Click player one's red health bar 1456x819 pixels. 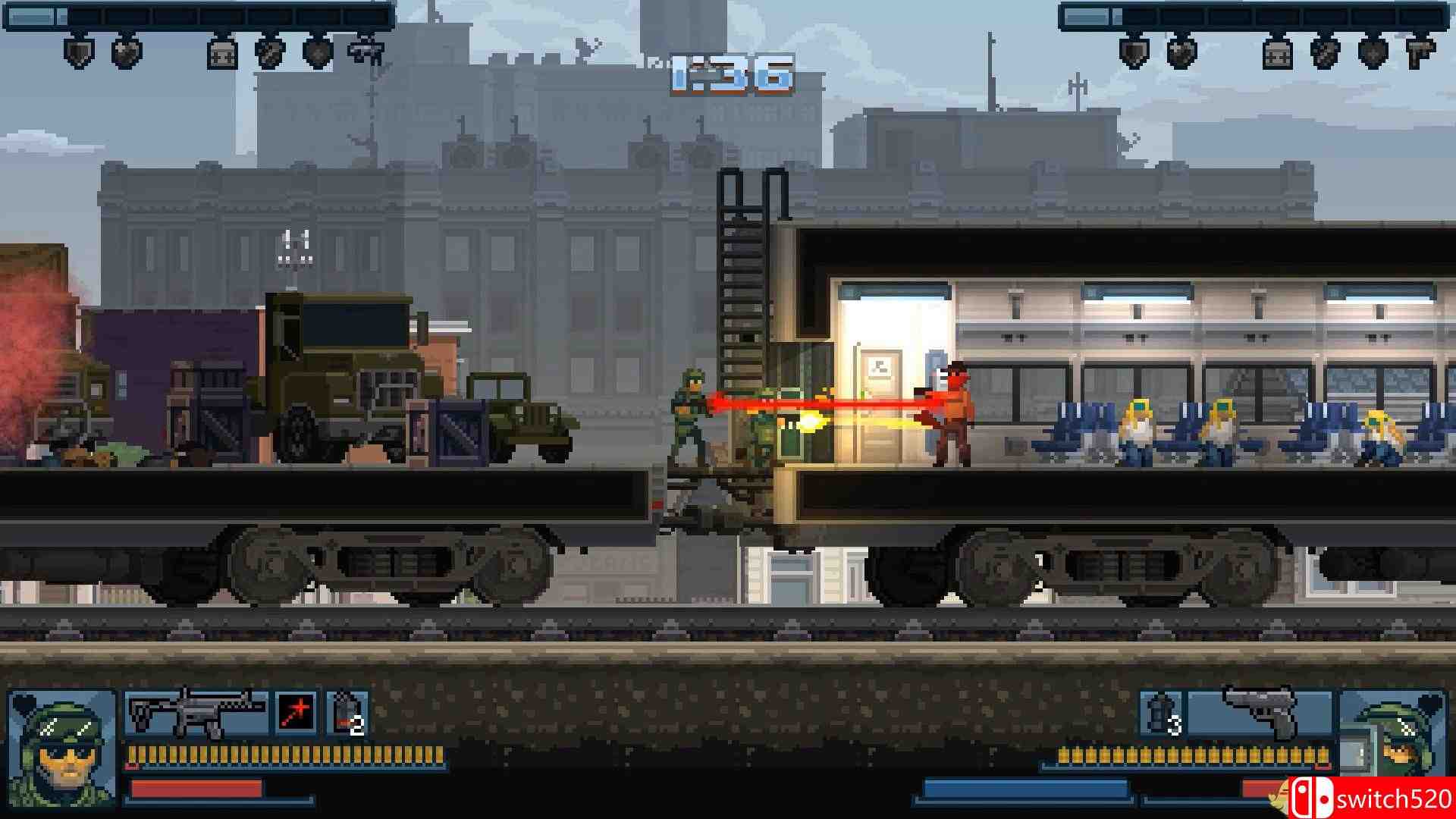click(196, 789)
